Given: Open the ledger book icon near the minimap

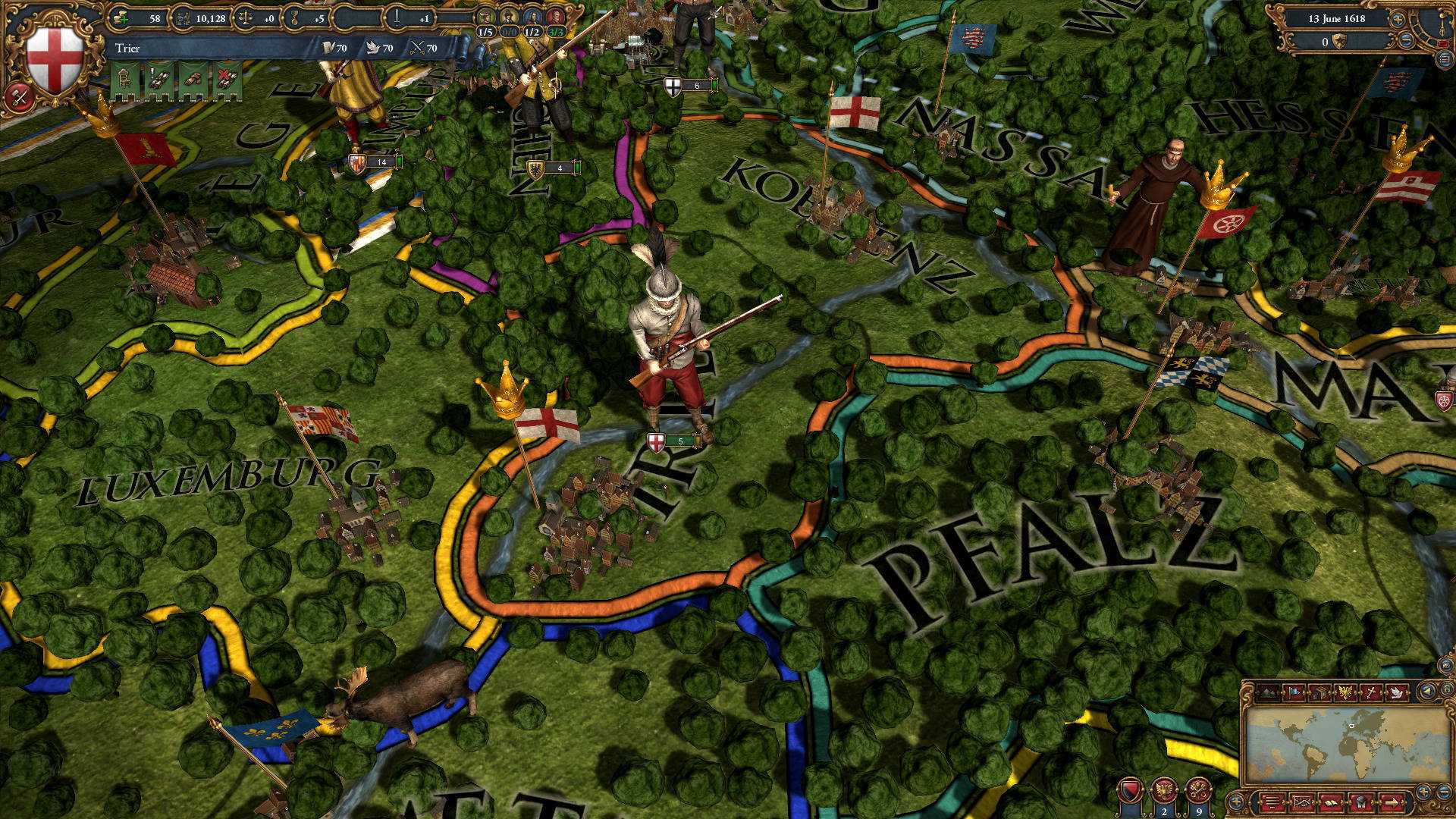Looking at the screenshot, I should coord(1331,802).
